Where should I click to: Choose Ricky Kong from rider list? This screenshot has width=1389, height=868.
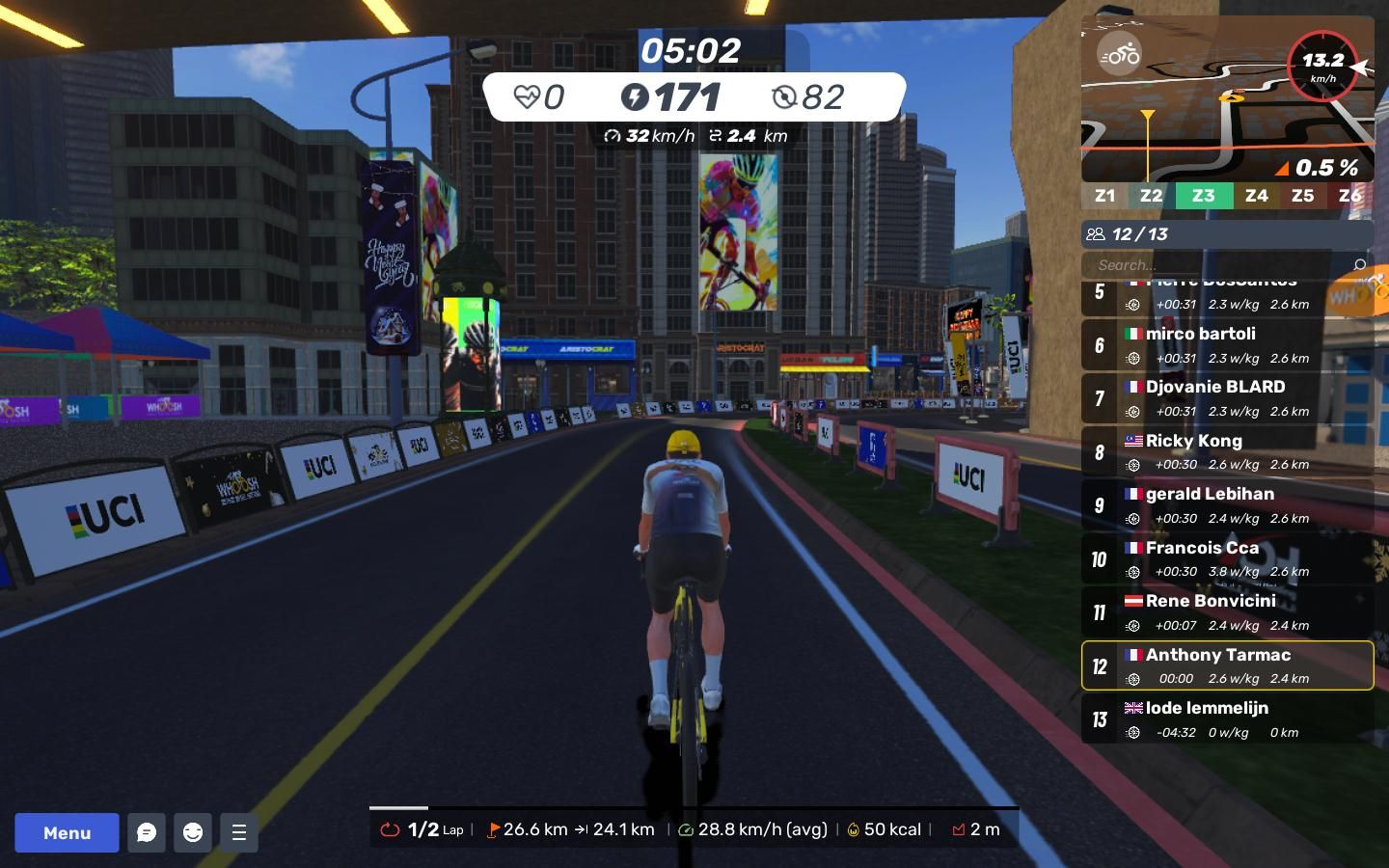1227,451
